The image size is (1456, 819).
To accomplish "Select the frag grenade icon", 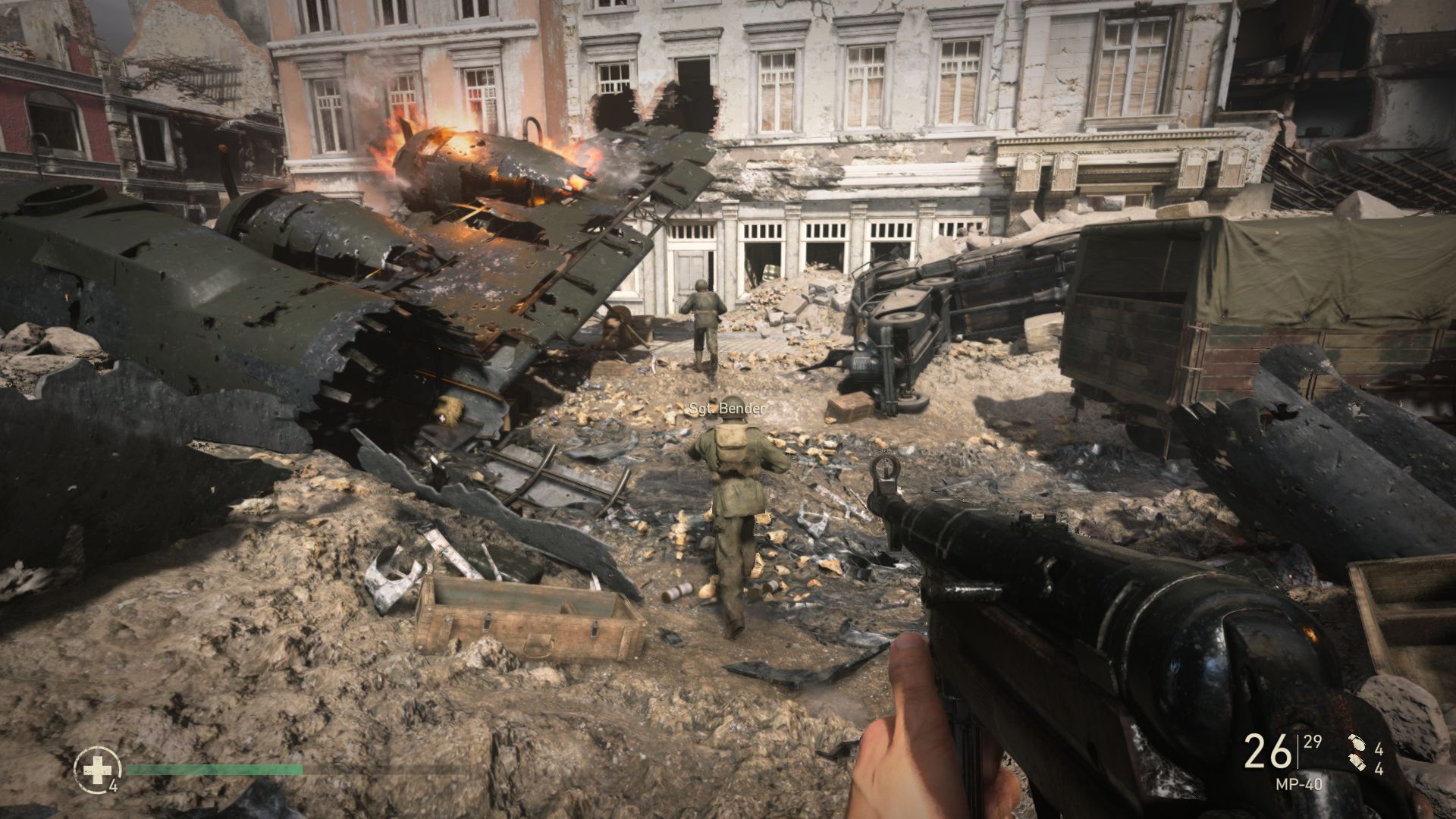I will coord(1357,743).
